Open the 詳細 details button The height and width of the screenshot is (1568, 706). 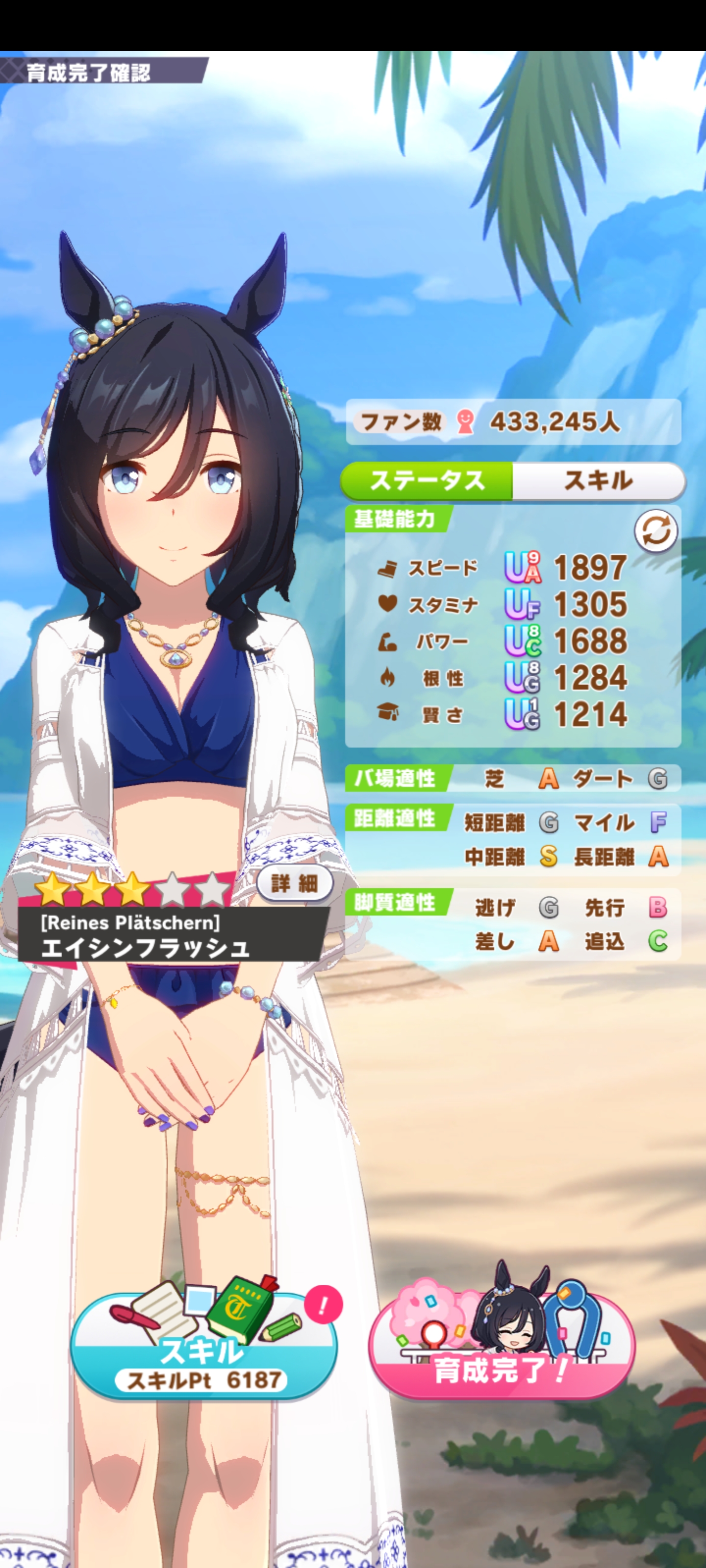coord(295,883)
